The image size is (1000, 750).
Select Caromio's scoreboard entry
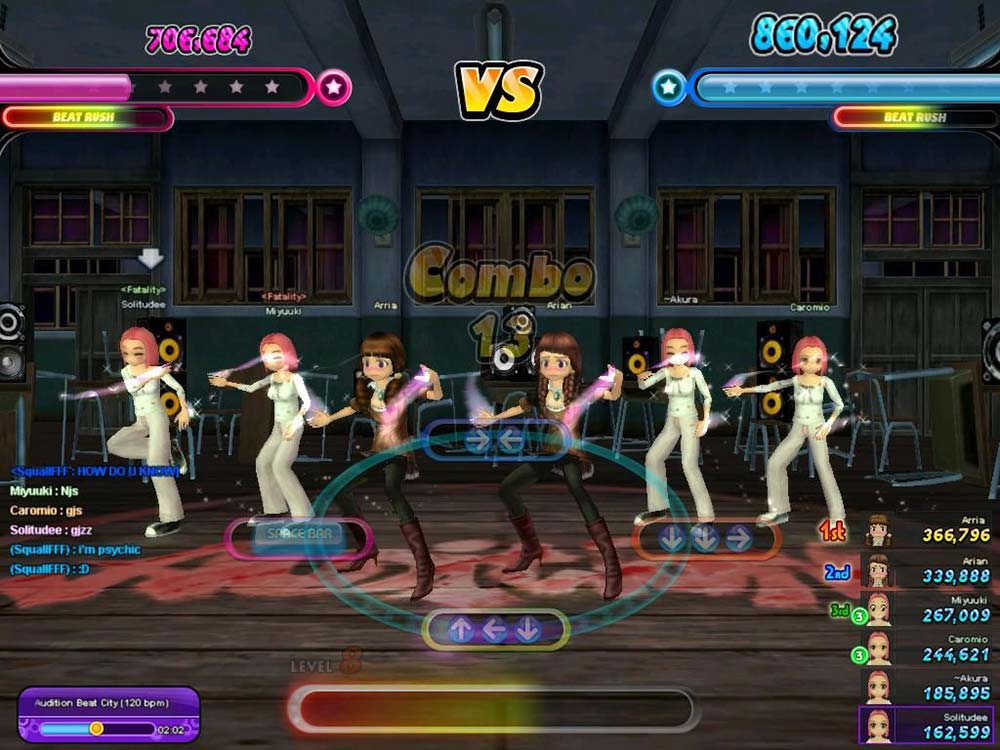(x=928, y=648)
